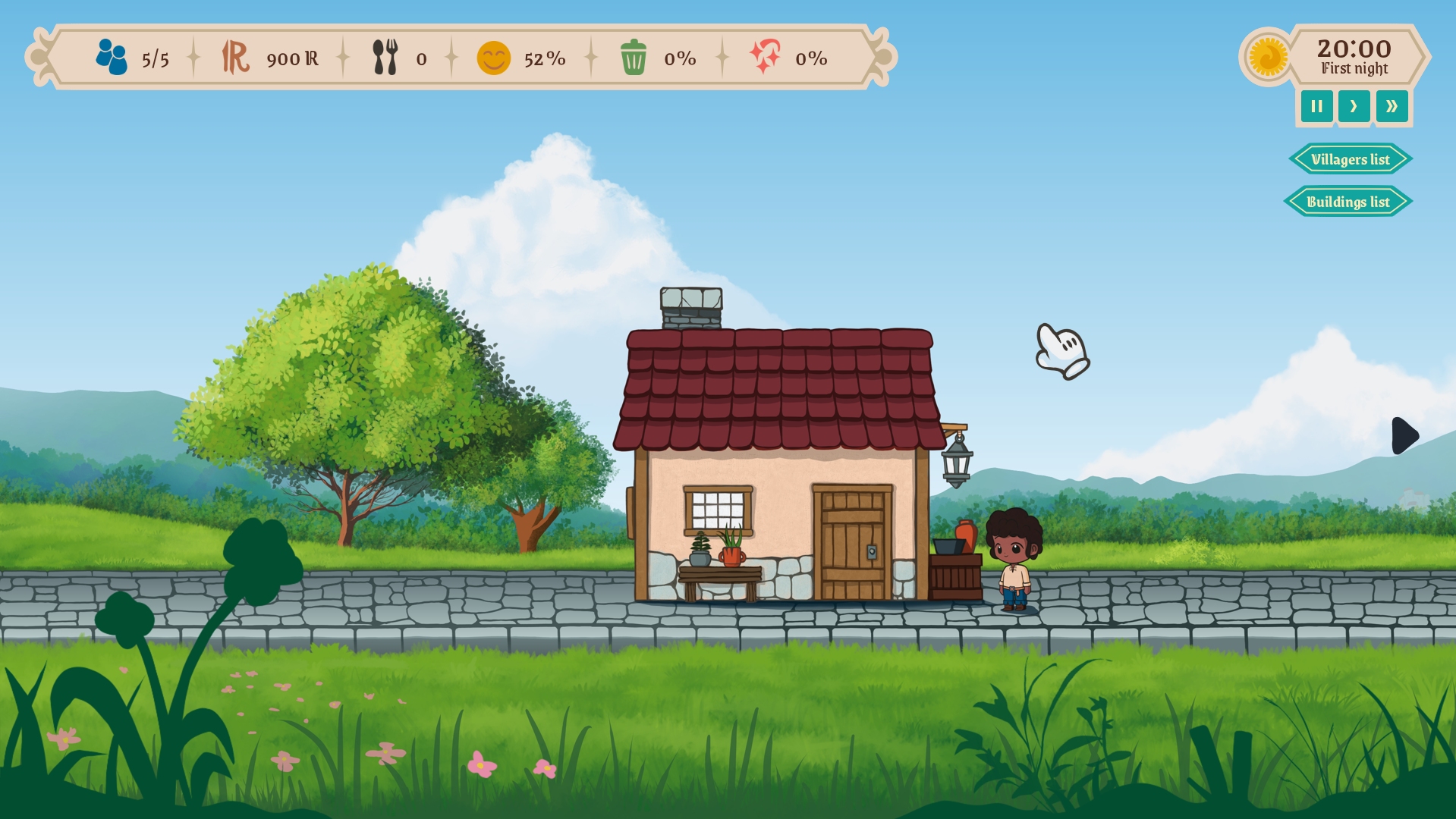Activate fast-forward double arrow speed
Viewport: 1456px width, 819px height.
1392,106
